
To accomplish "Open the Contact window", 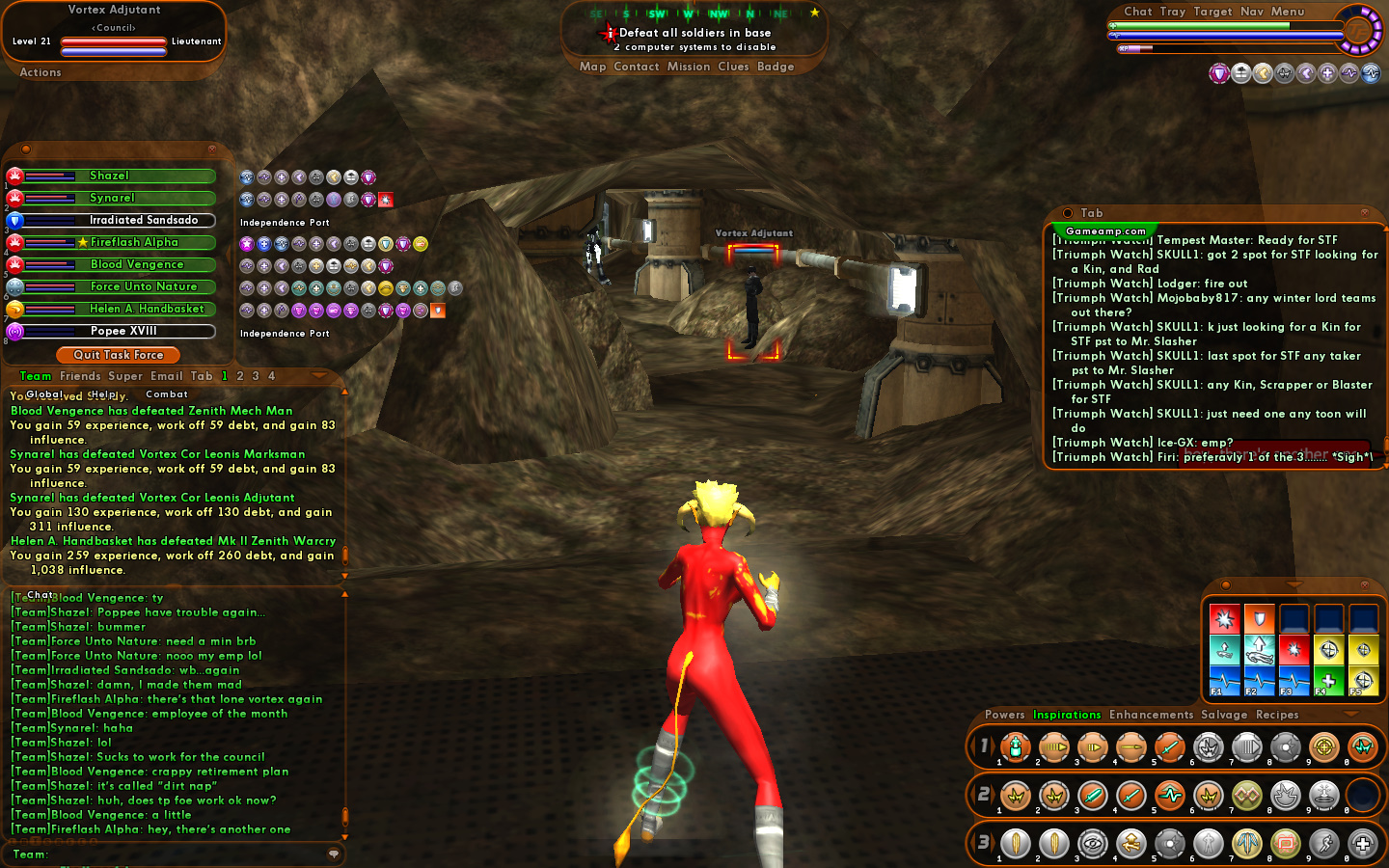I will (636, 67).
